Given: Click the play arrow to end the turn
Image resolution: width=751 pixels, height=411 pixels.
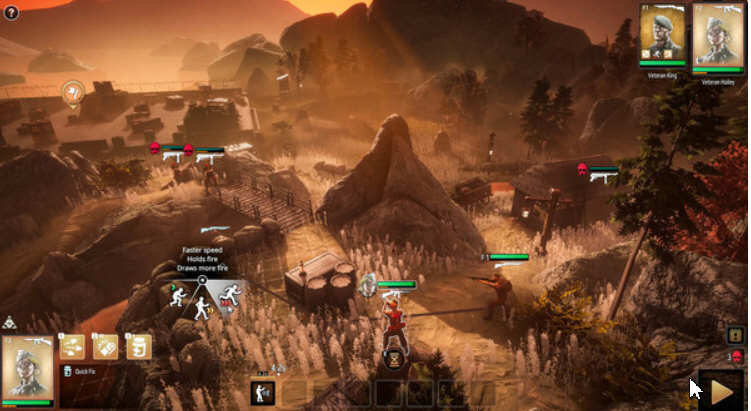Looking at the screenshot, I should [x=721, y=389].
